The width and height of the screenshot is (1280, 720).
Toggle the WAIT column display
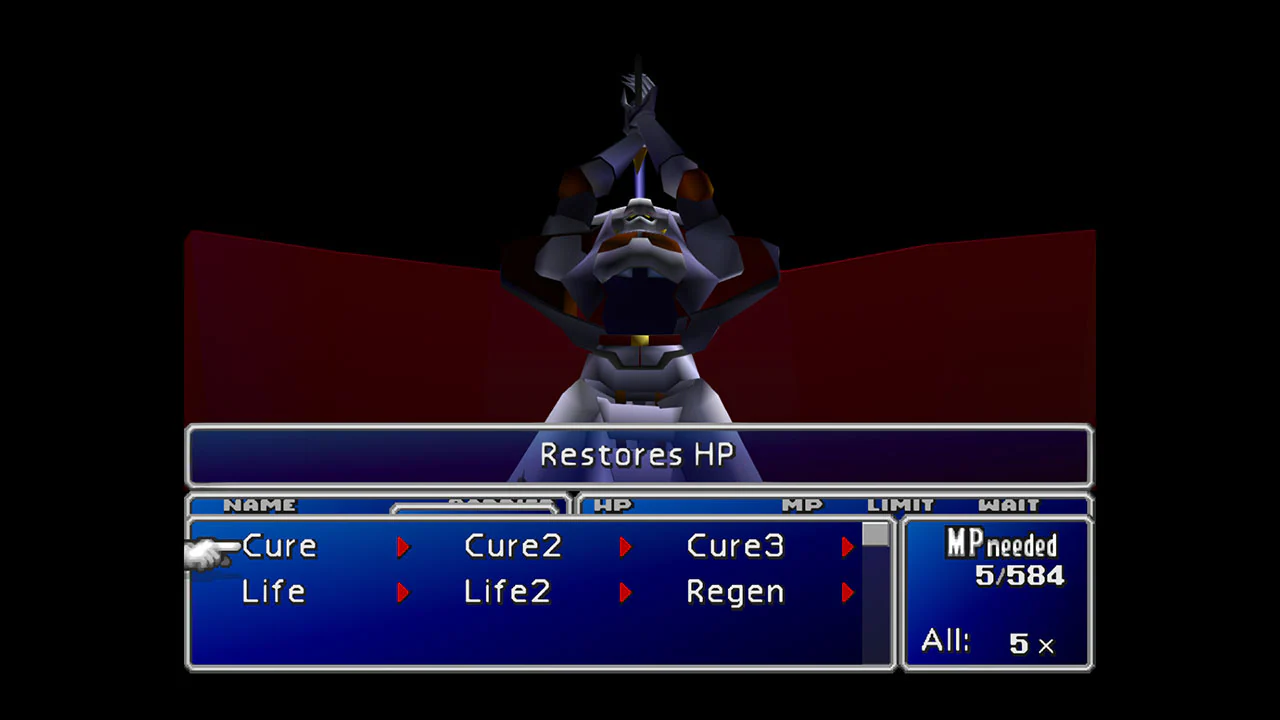1010,505
